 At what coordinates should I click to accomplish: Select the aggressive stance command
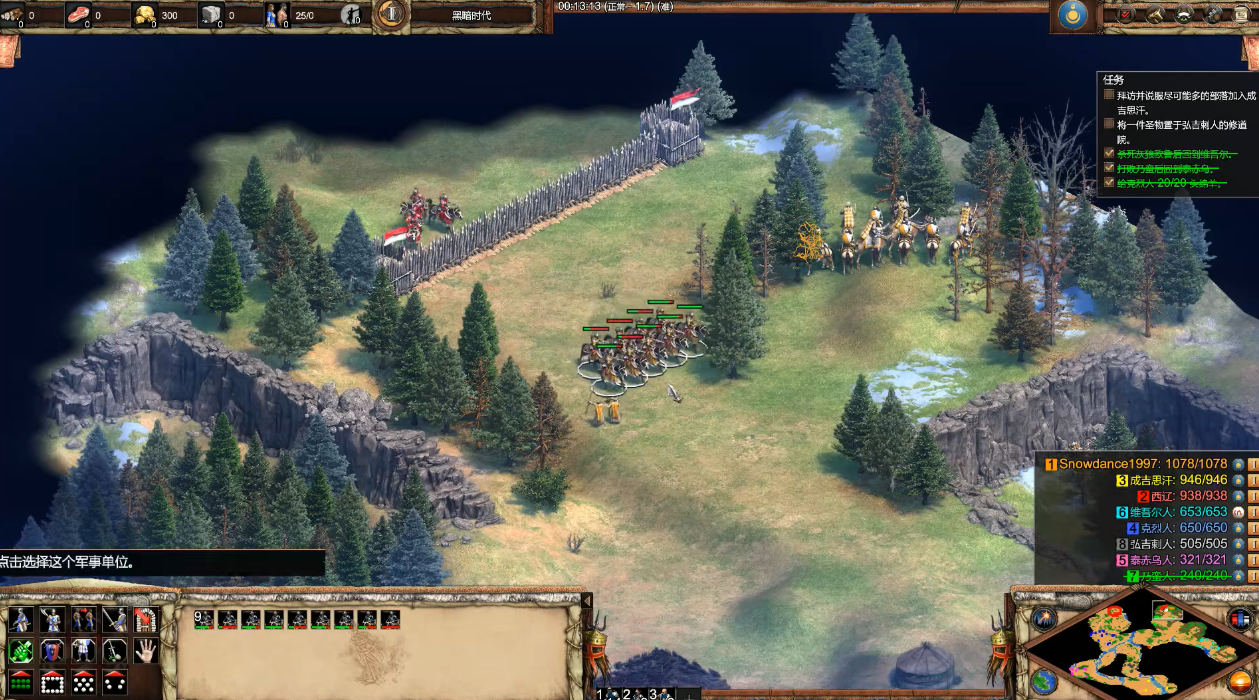[21, 620]
